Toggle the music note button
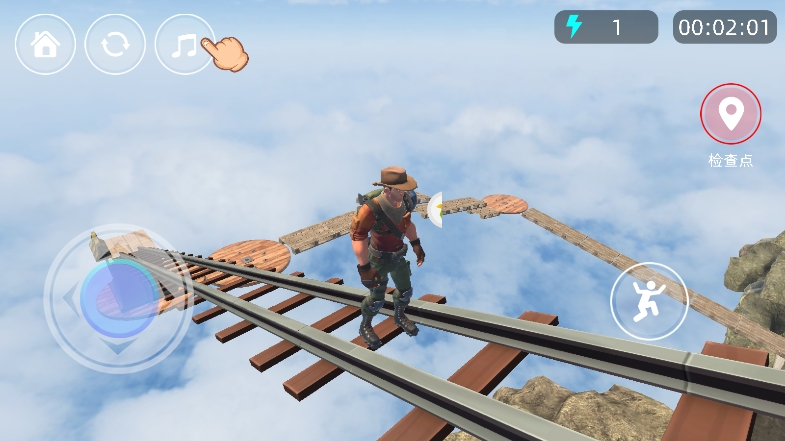 click(184, 45)
